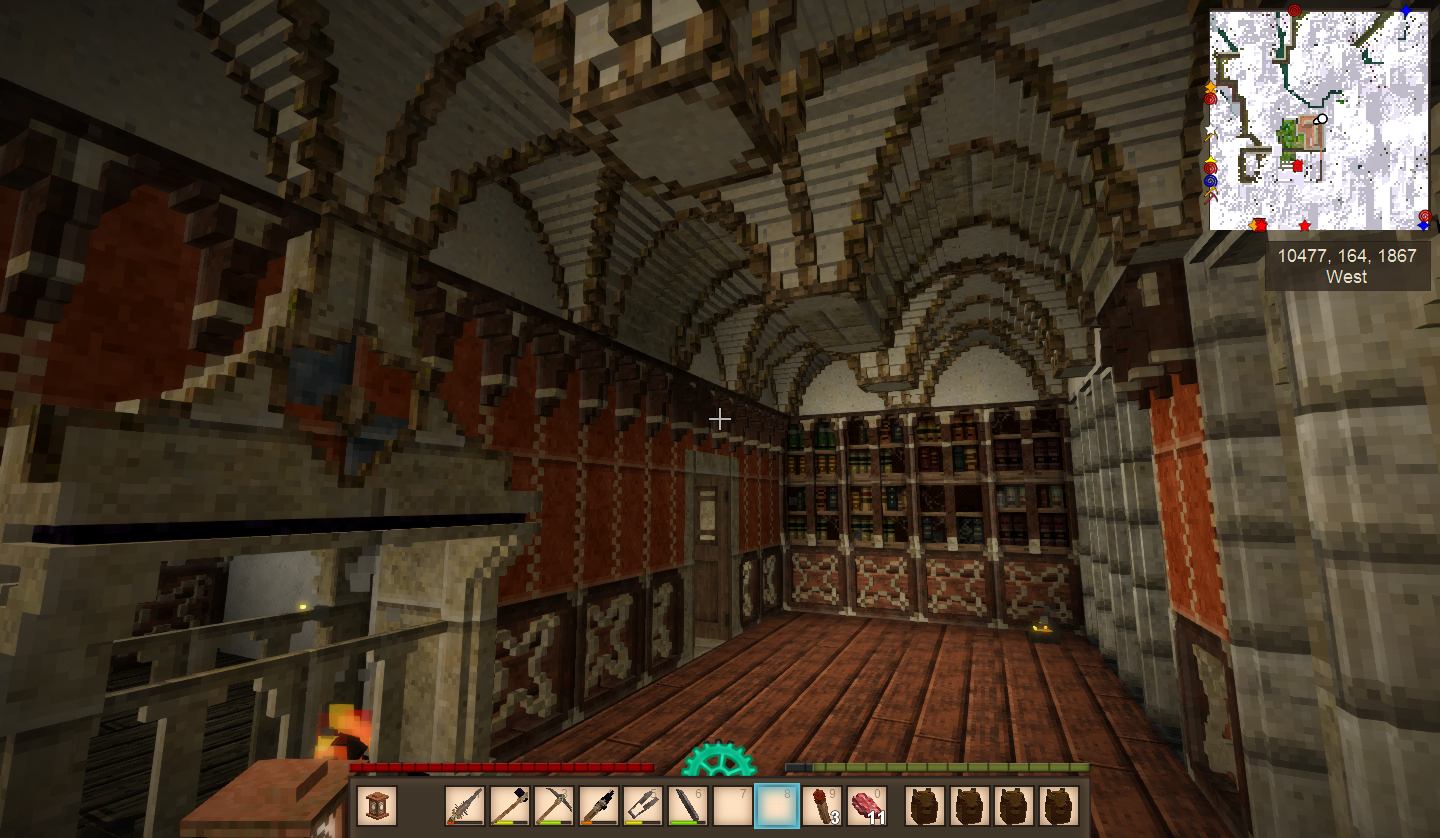Select the dark blade in slot 6
This screenshot has width=1440, height=838.
[688, 806]
